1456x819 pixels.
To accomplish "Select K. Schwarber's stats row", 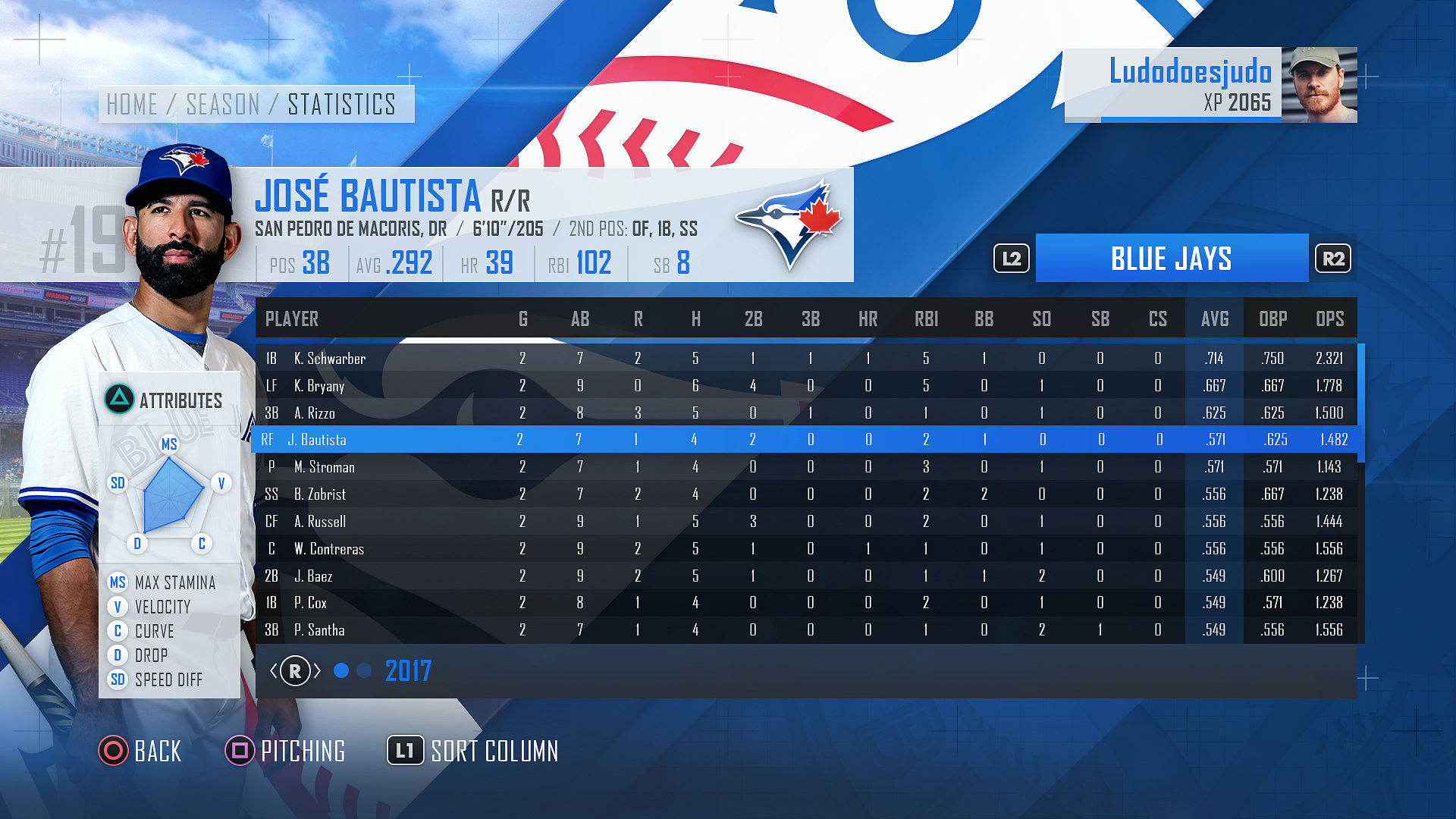I will pyautogui.click(x=330, y=359).
